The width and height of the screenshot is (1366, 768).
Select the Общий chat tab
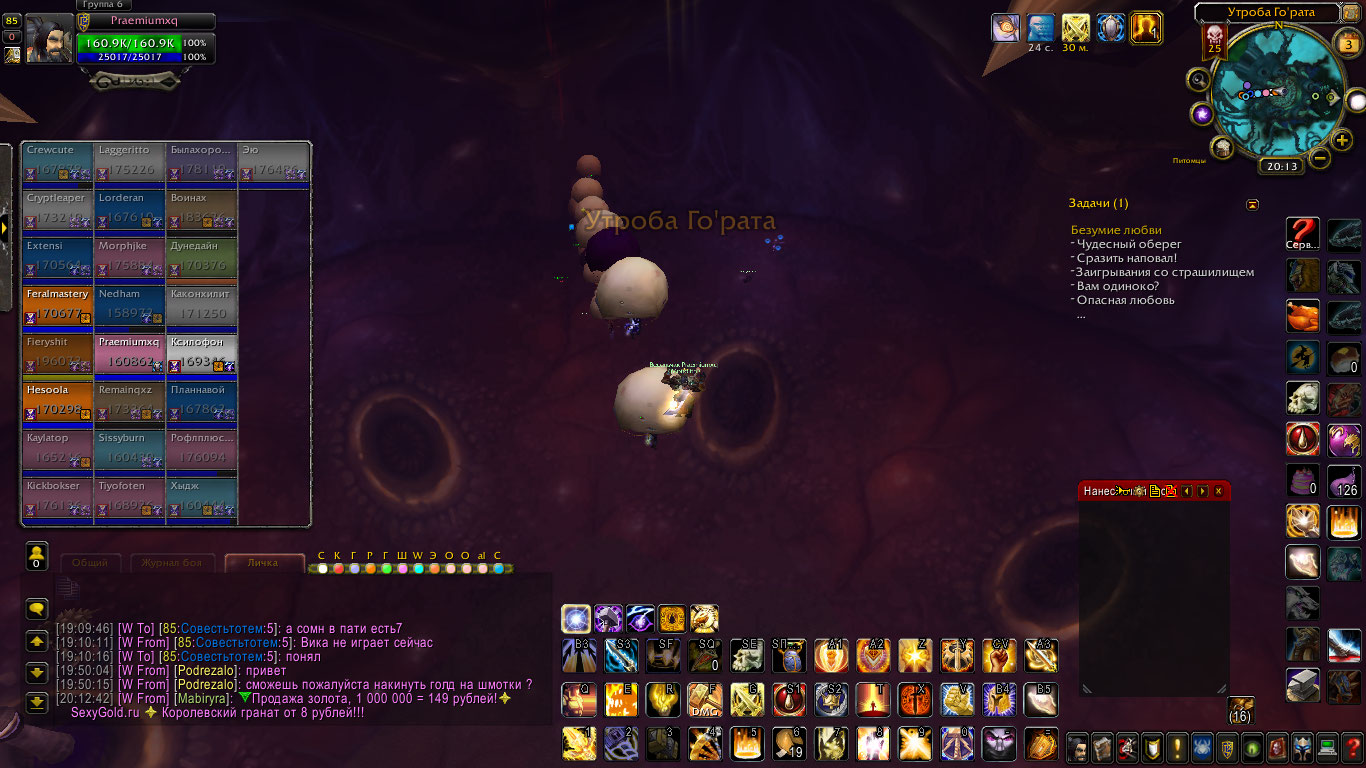(x=90, y=563)
